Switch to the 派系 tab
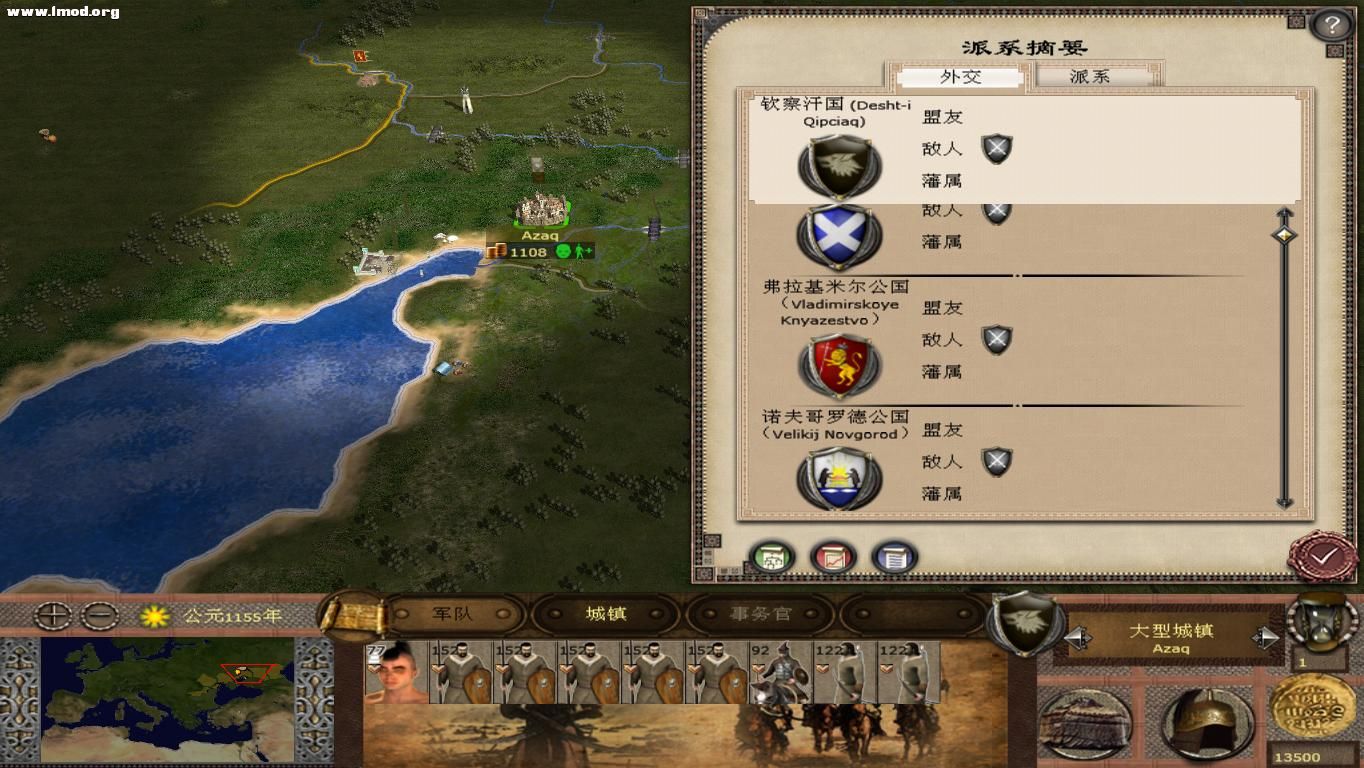Screen dimensions: 1364x768 pos(1090,77)
